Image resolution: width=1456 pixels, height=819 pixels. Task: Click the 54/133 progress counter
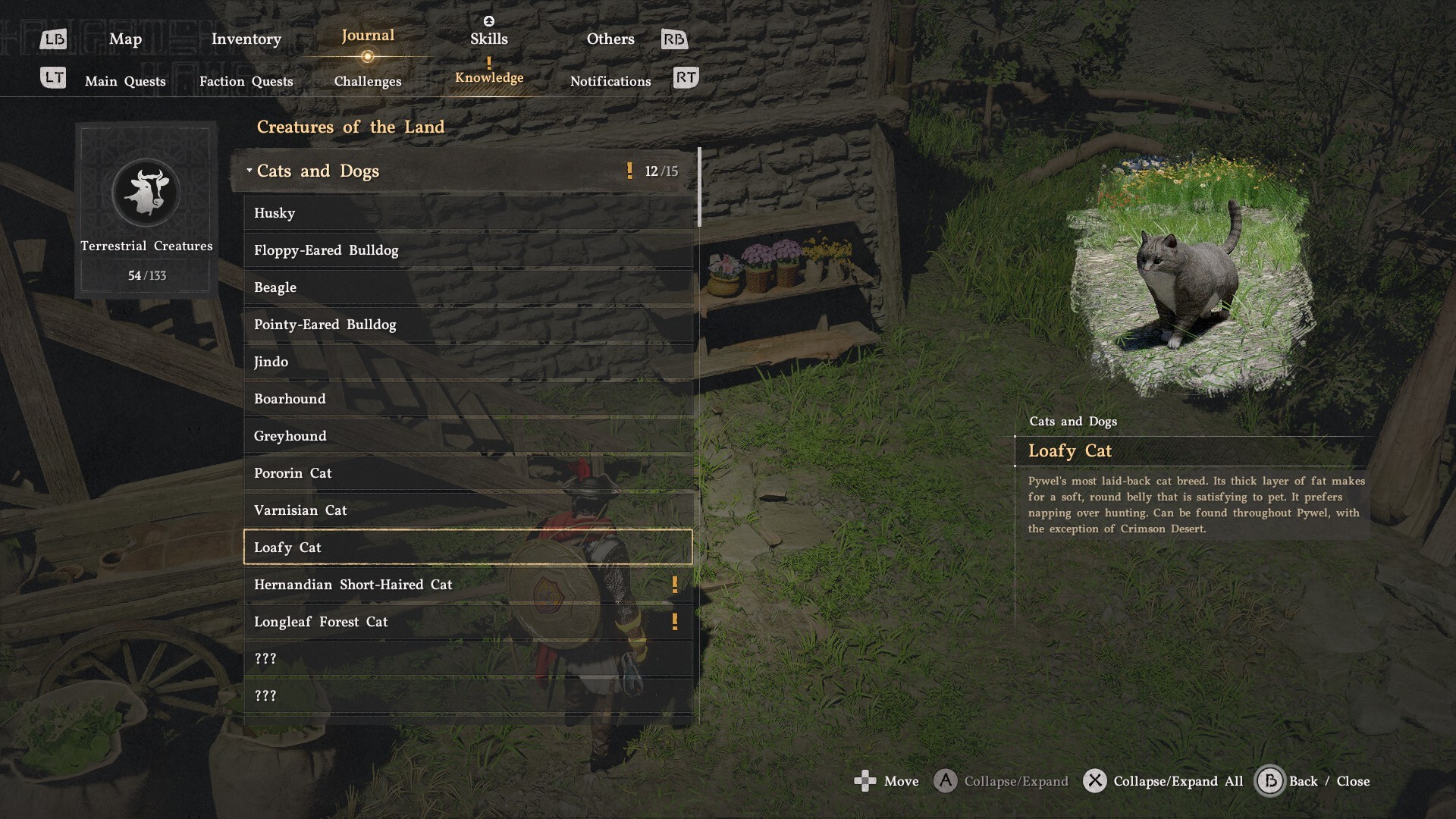[146, 276]
